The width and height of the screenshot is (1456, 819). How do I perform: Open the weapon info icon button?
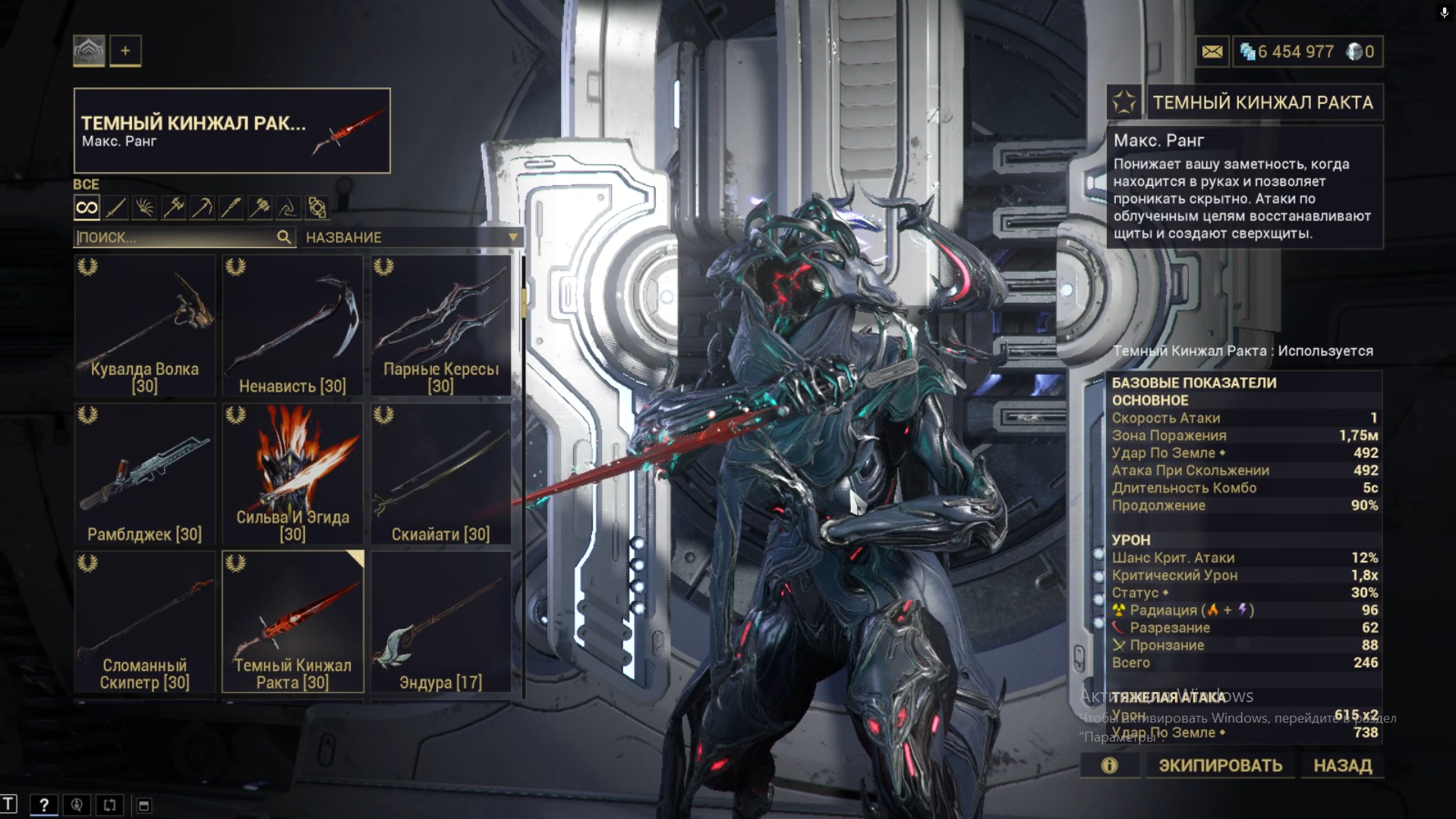1109,765
